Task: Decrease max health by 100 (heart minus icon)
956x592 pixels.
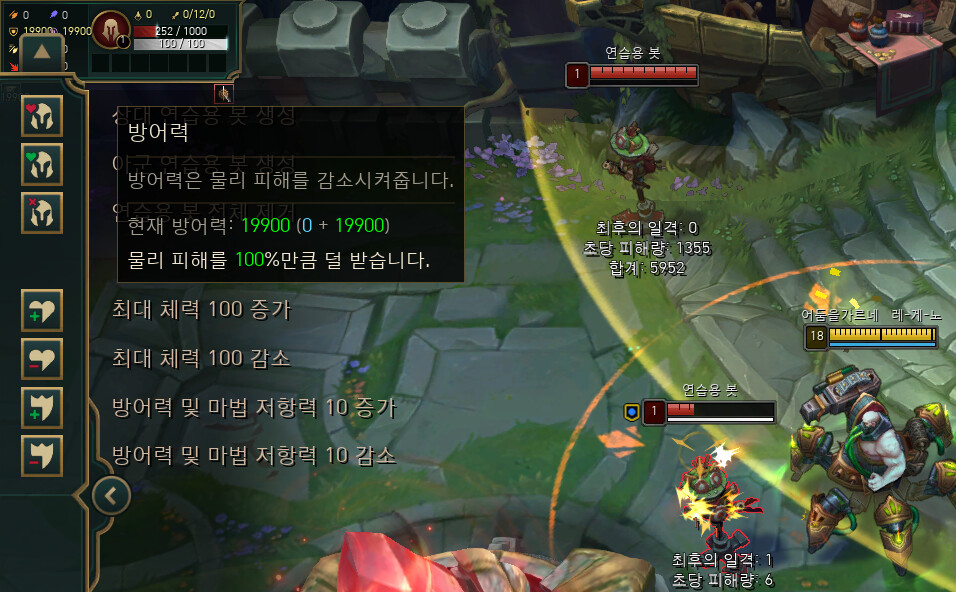Action: [42, 358]
